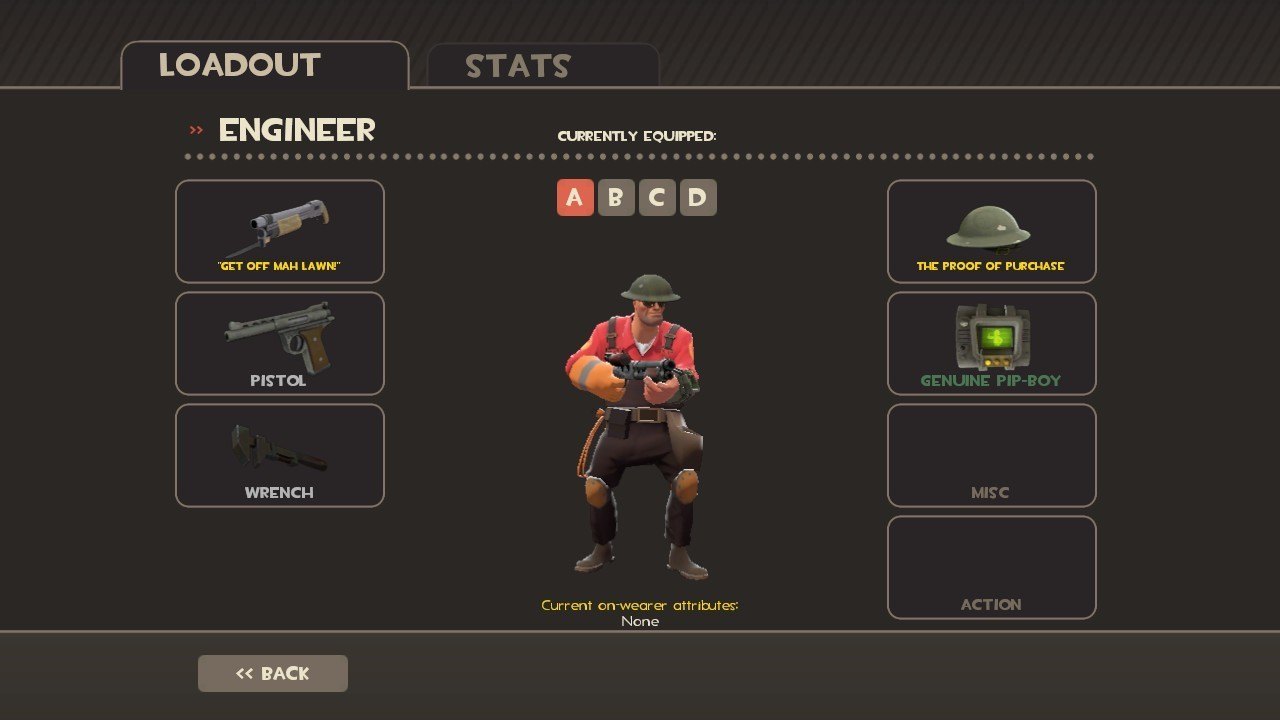Select loadout preset A
This screenshot has width=1280, height=720.
[x=575, y=198]
